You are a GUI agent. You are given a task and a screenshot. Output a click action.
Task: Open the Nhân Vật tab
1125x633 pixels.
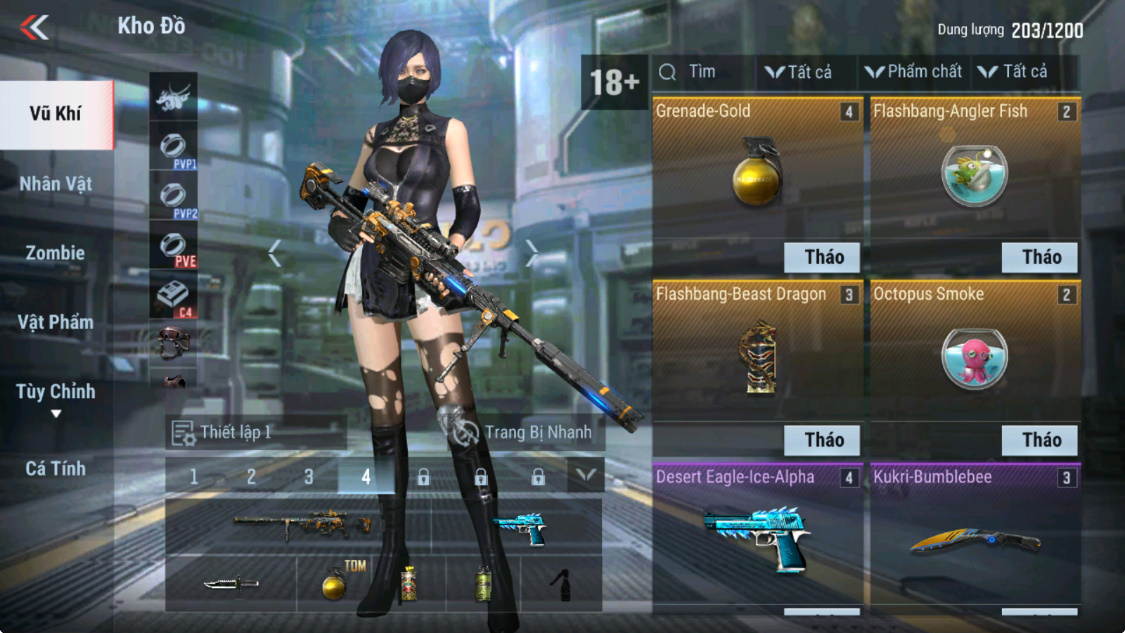click(x=55, y=184)
